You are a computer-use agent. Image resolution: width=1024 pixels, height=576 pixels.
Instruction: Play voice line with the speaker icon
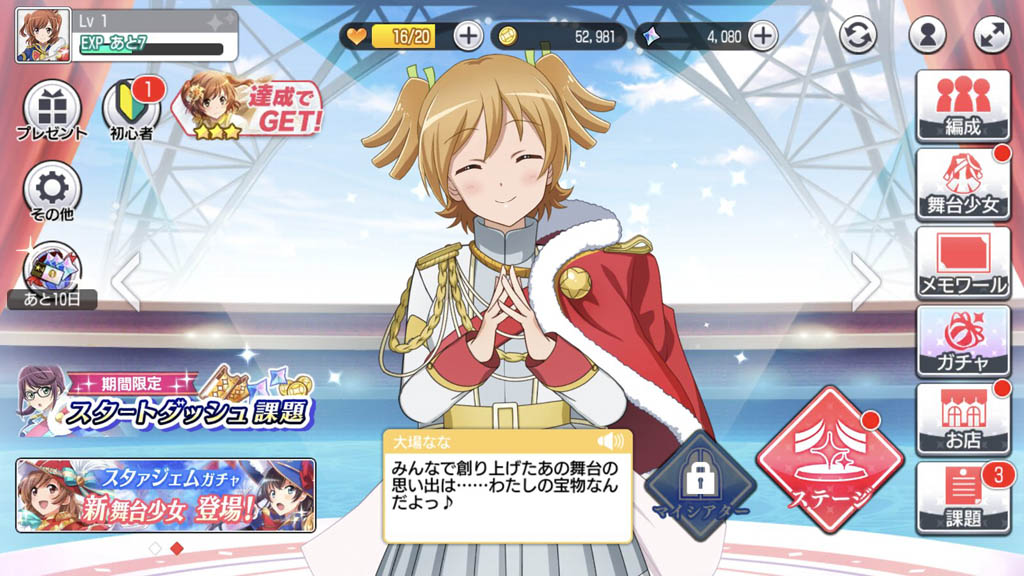(608, 442)
